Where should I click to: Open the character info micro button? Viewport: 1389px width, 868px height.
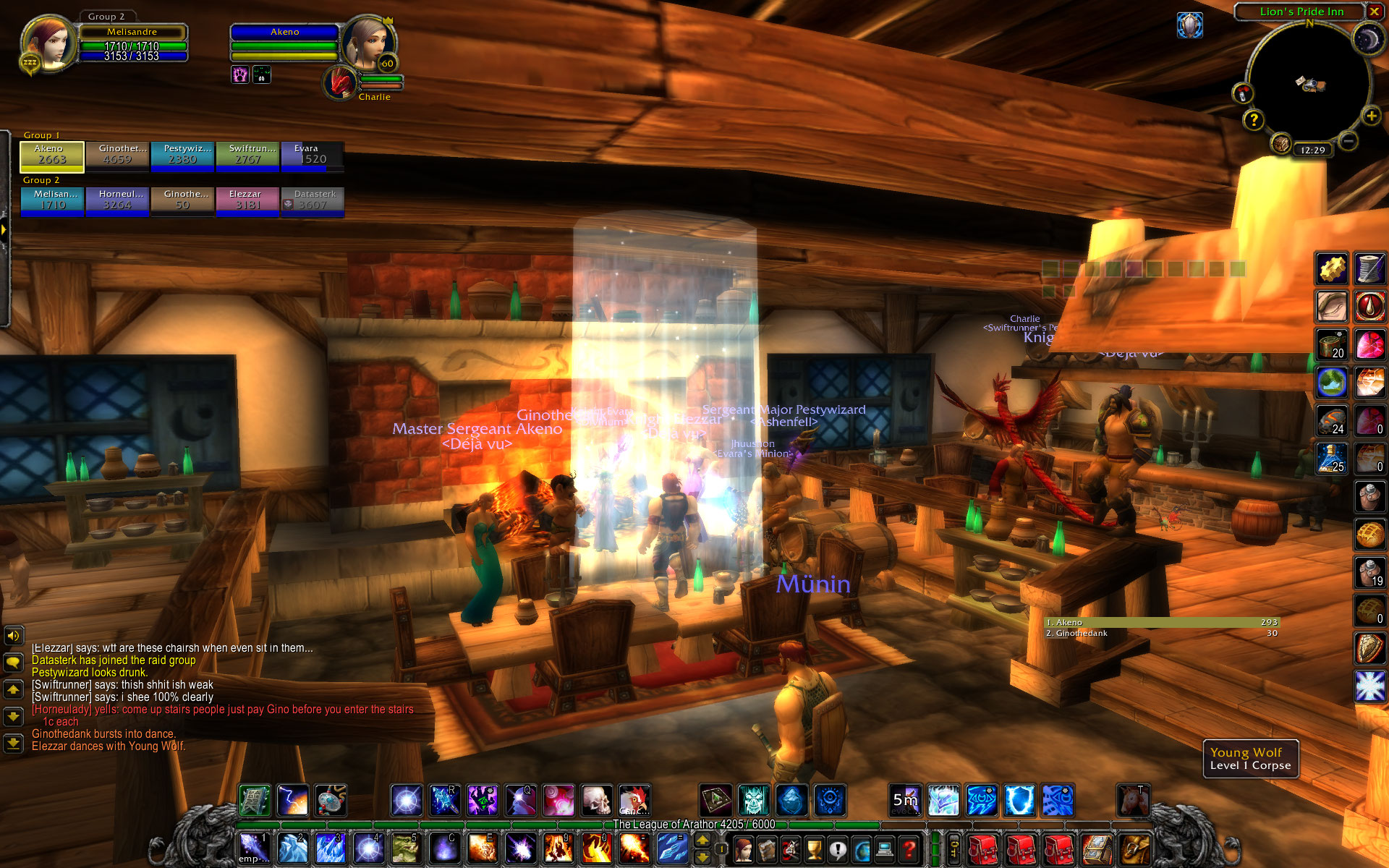[743, 848]
